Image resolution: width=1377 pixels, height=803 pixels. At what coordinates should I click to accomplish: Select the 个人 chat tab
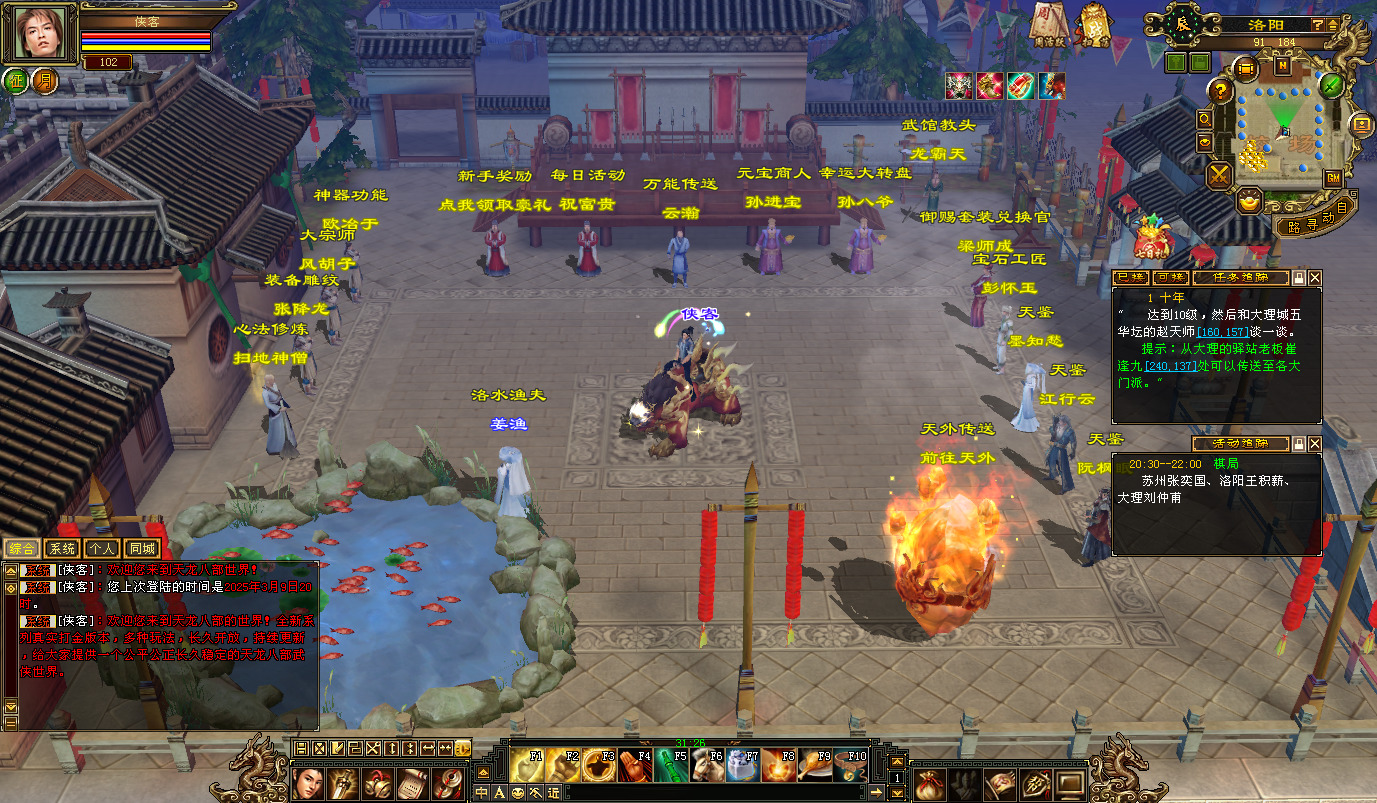pyautogui.click(x=101, y=548)
